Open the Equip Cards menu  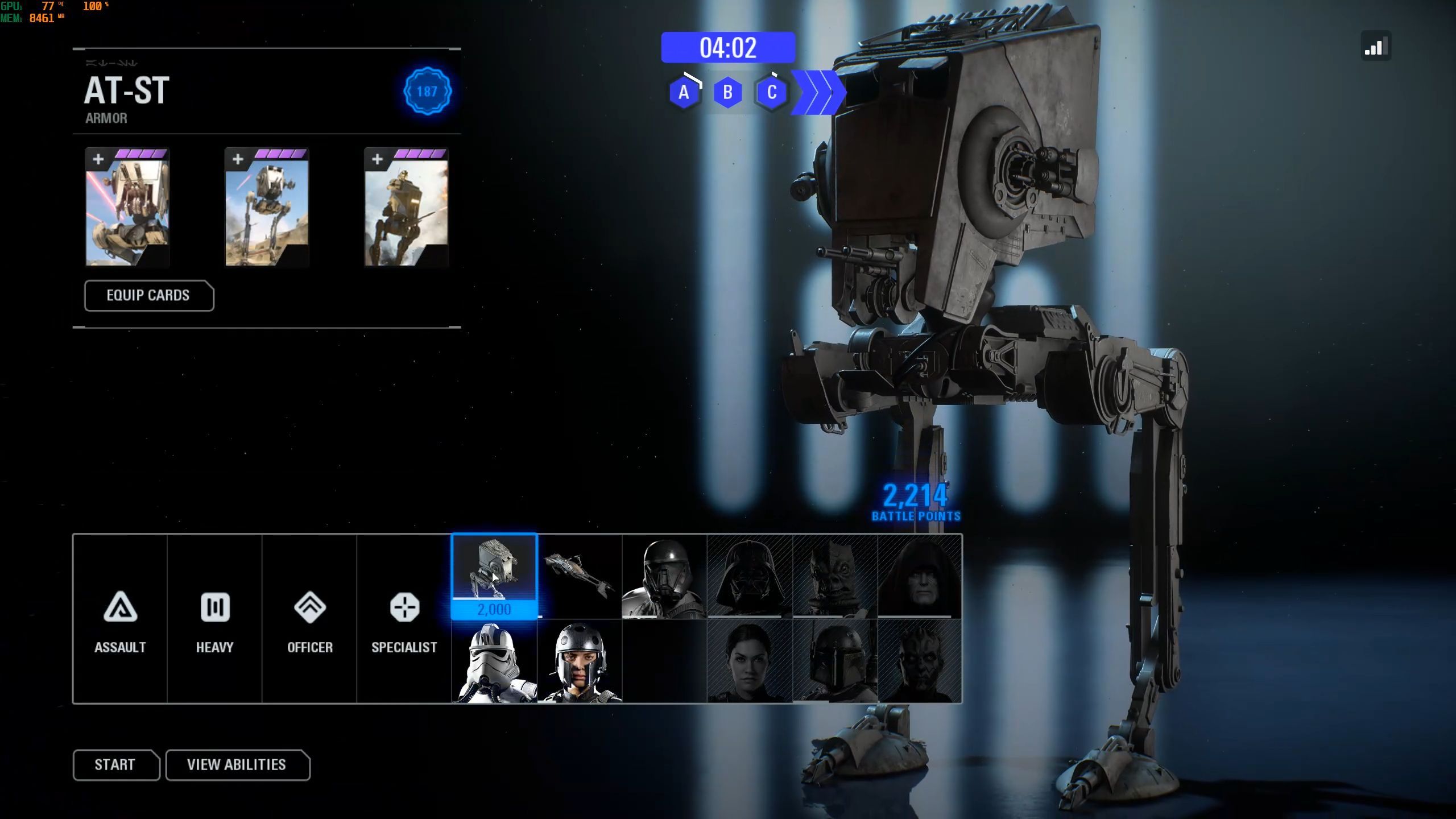[x=148, y=296]
